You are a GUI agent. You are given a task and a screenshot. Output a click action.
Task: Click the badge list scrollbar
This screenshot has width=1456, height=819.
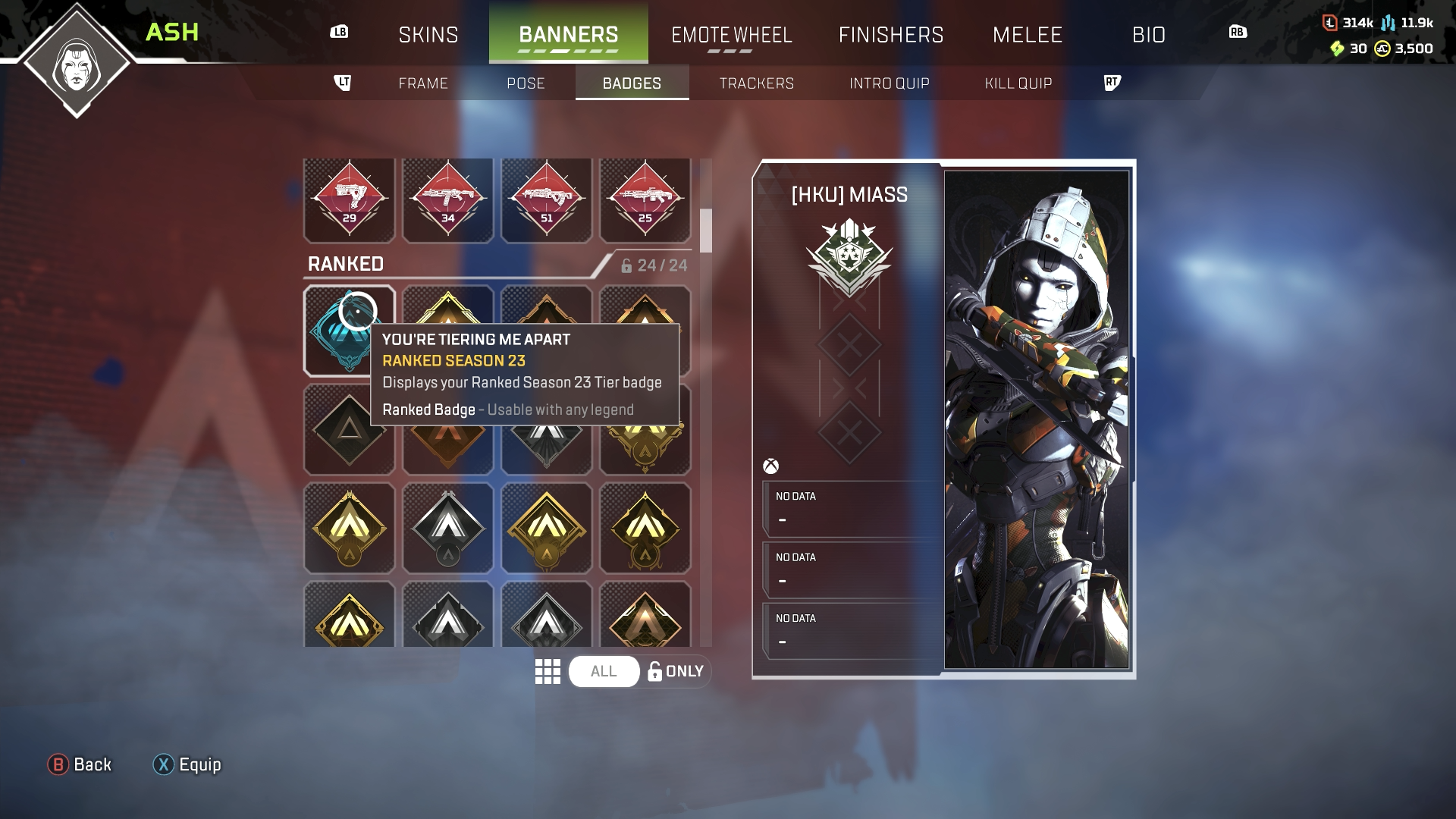point(707,237)
